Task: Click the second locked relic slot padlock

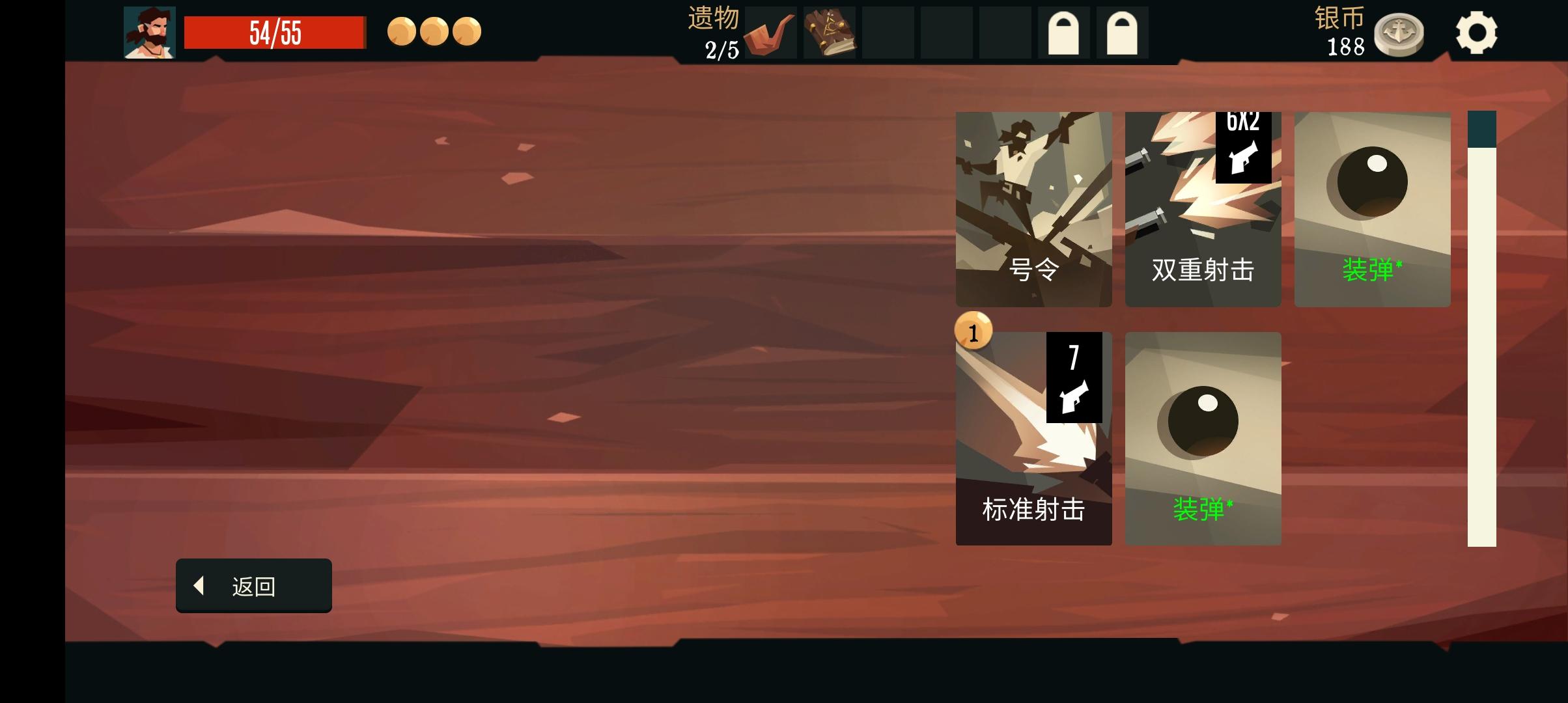Action: [1122, 31]
